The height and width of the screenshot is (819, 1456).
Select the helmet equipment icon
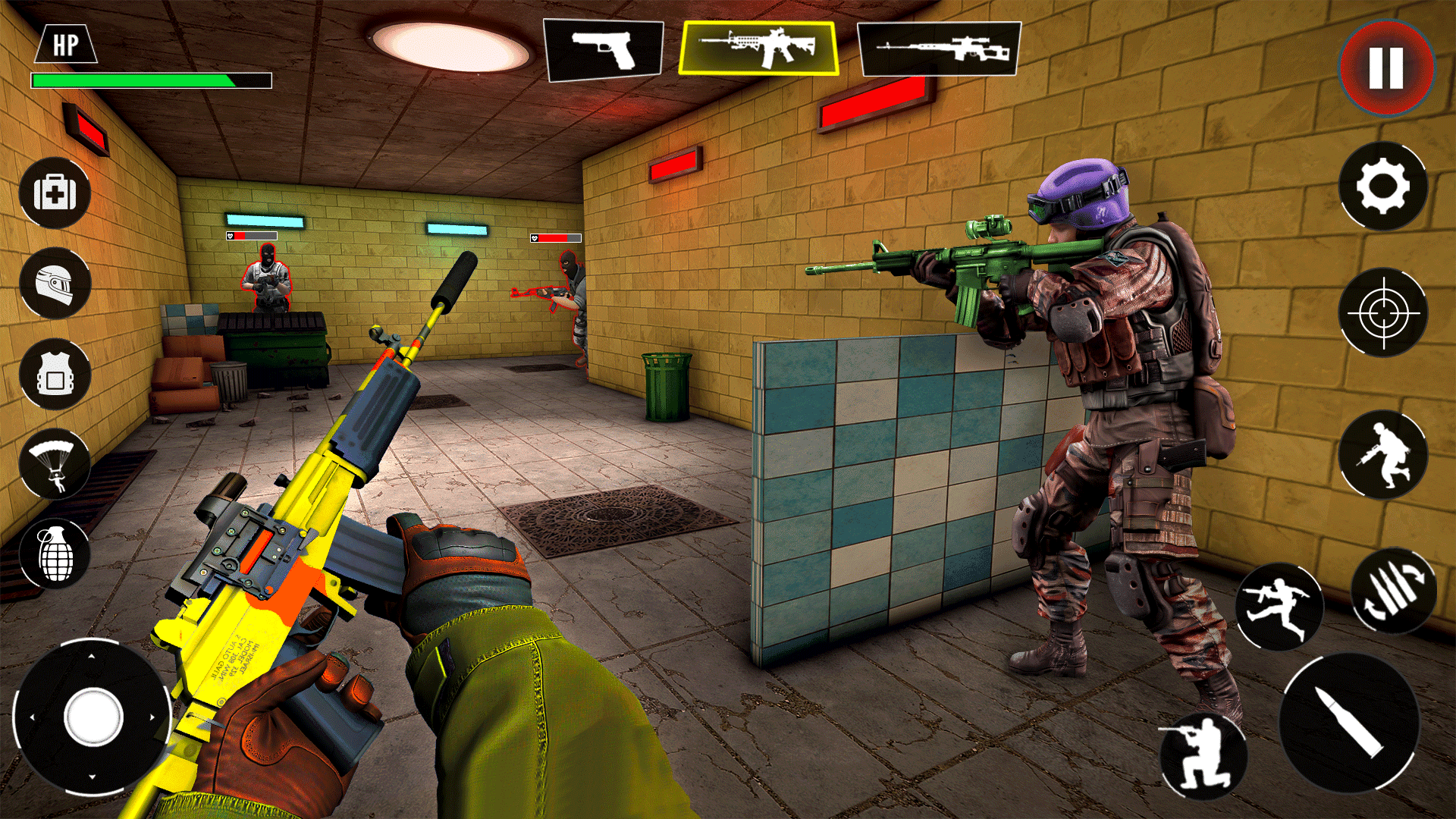tap(55, 283)
